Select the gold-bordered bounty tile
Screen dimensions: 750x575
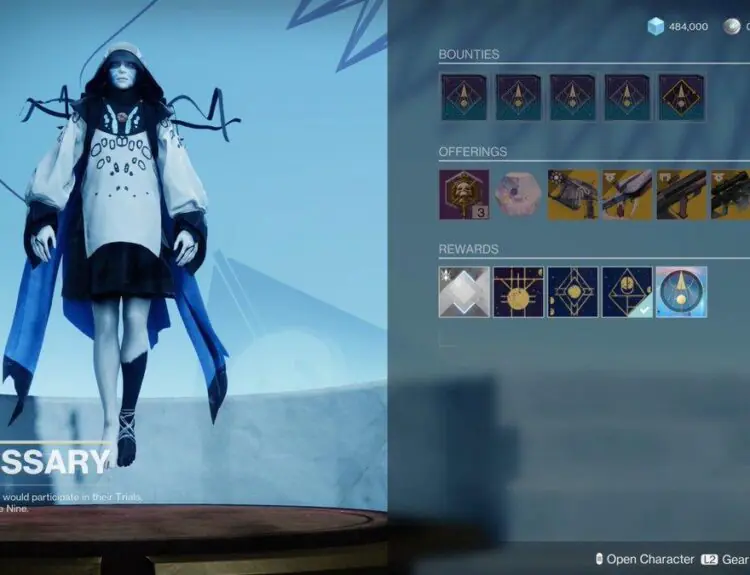(x=680, y=97)
